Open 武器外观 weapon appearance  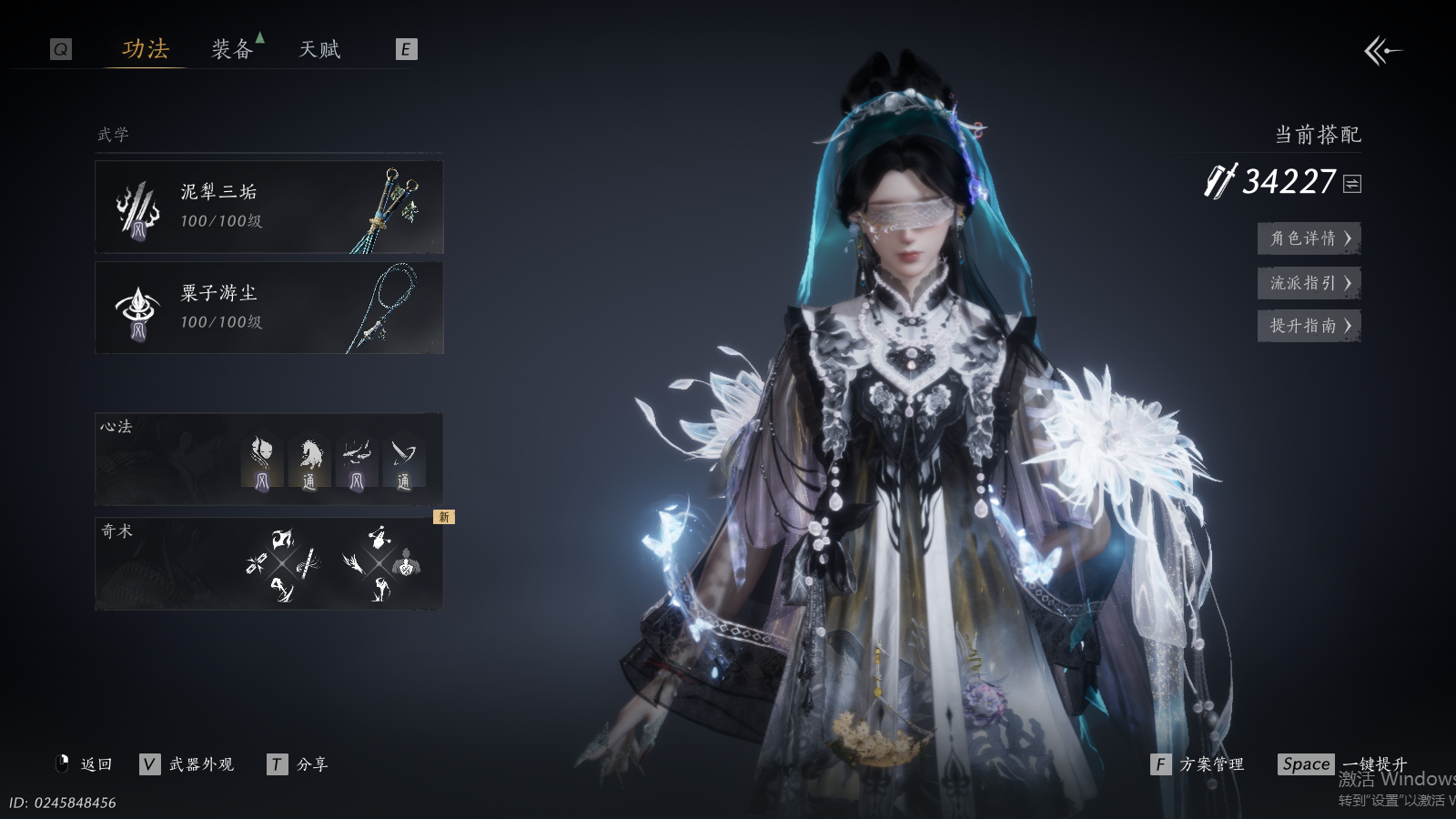pyautogui.click(x=187, y=764)
